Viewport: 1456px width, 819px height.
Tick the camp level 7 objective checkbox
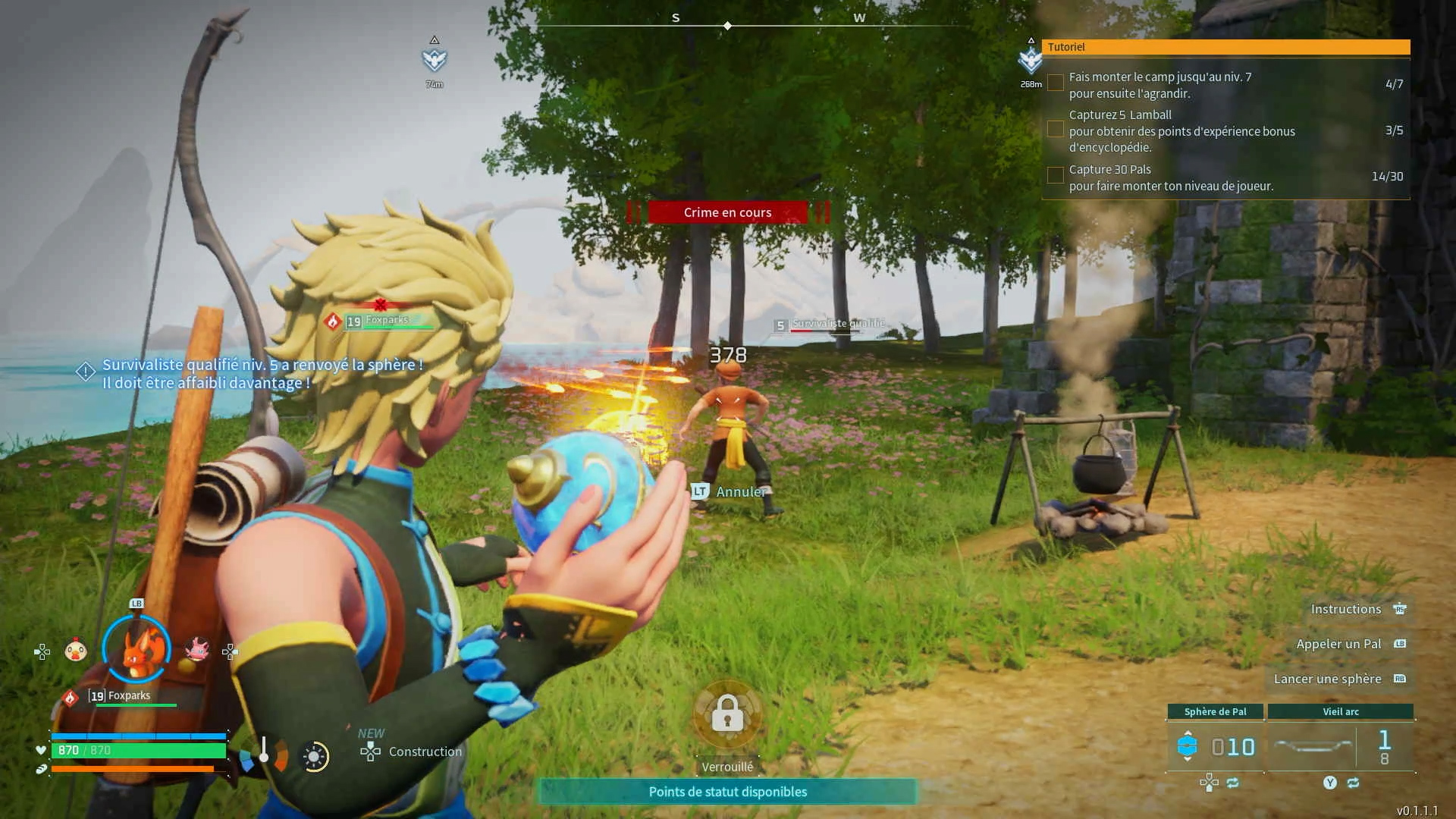1055,83
